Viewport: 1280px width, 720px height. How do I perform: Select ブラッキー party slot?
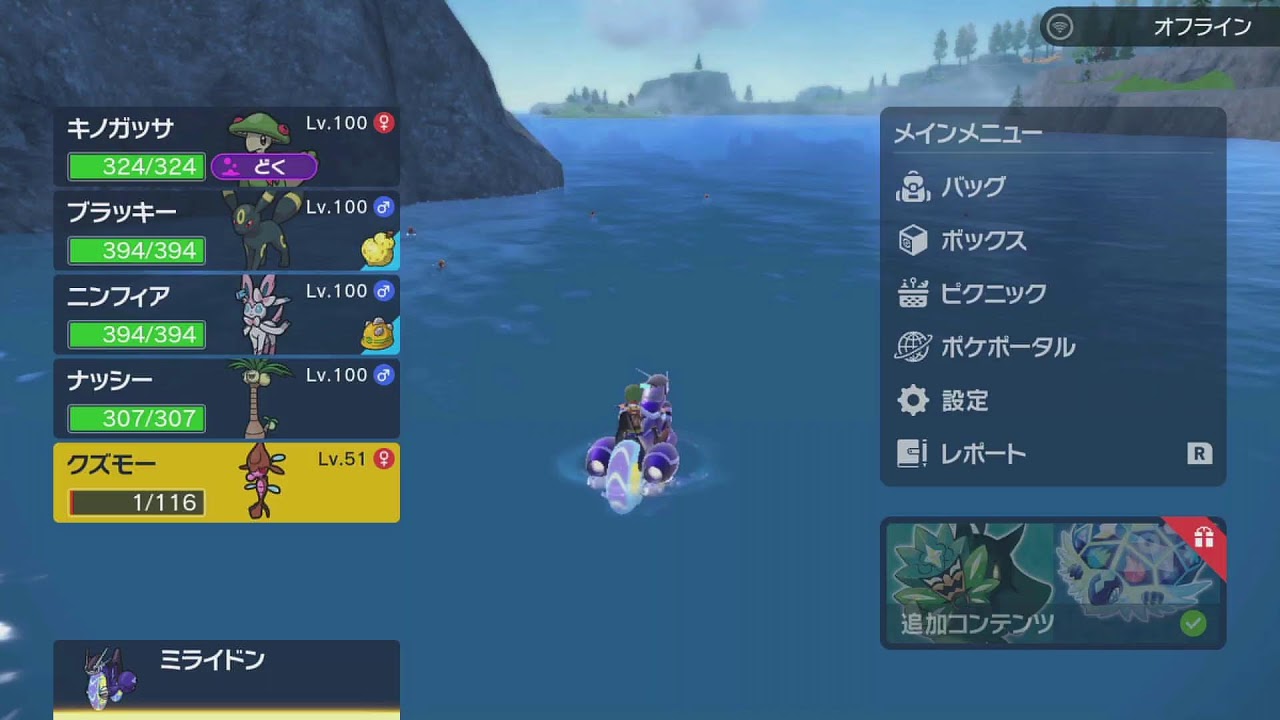pyautogui.click(x=226, y=231)
